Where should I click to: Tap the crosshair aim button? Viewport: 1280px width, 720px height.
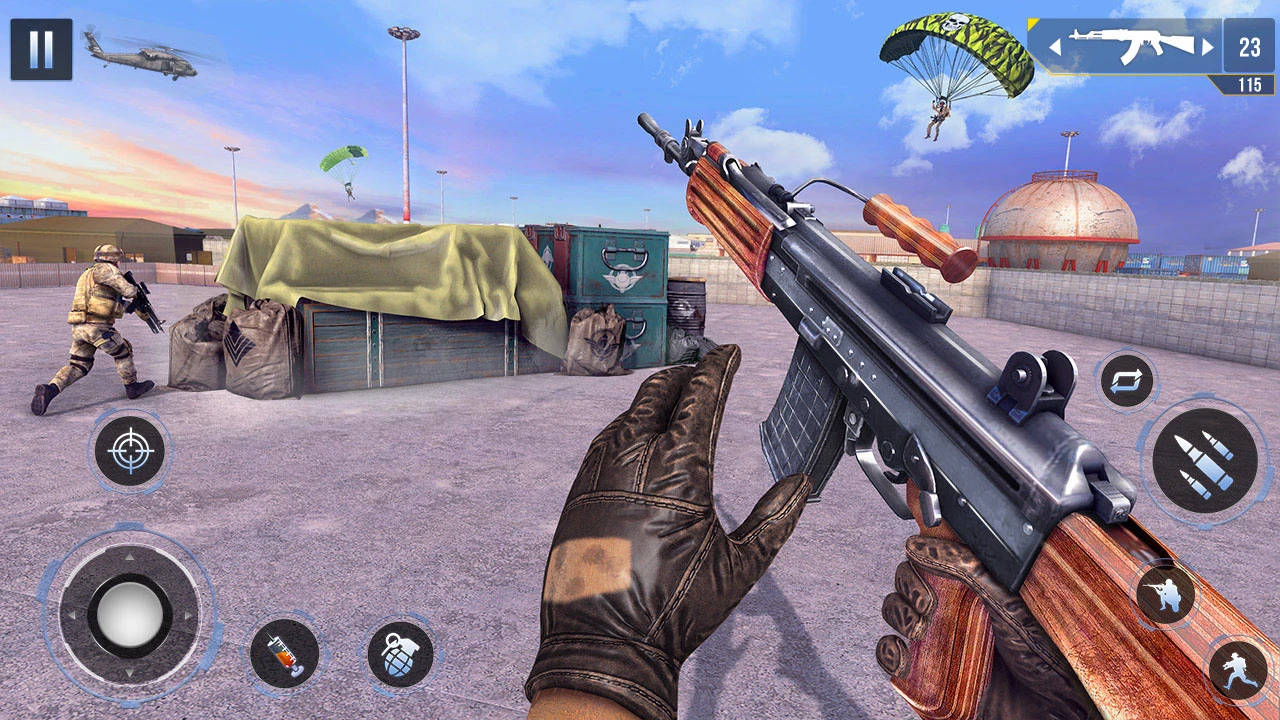click(129, 451)
